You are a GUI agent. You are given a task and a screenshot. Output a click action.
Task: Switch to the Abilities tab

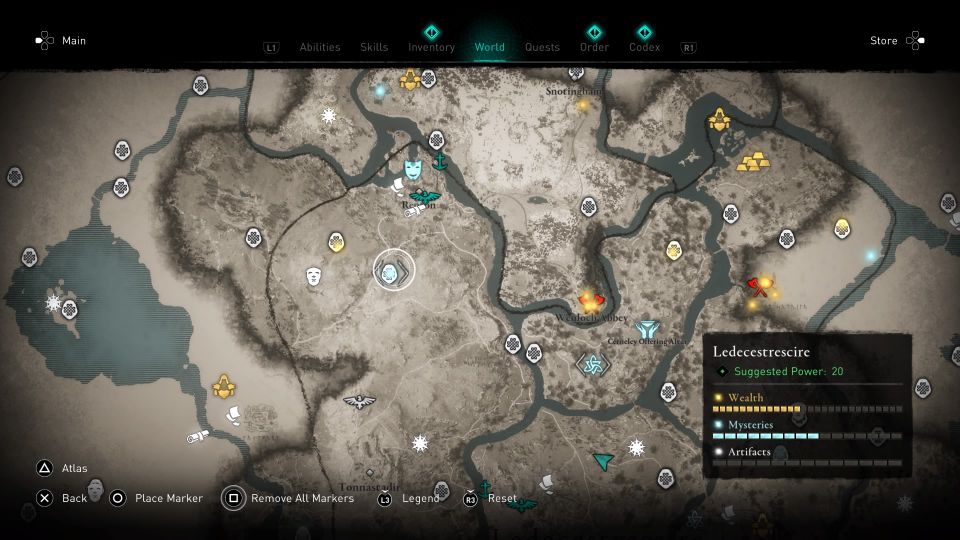319,47
